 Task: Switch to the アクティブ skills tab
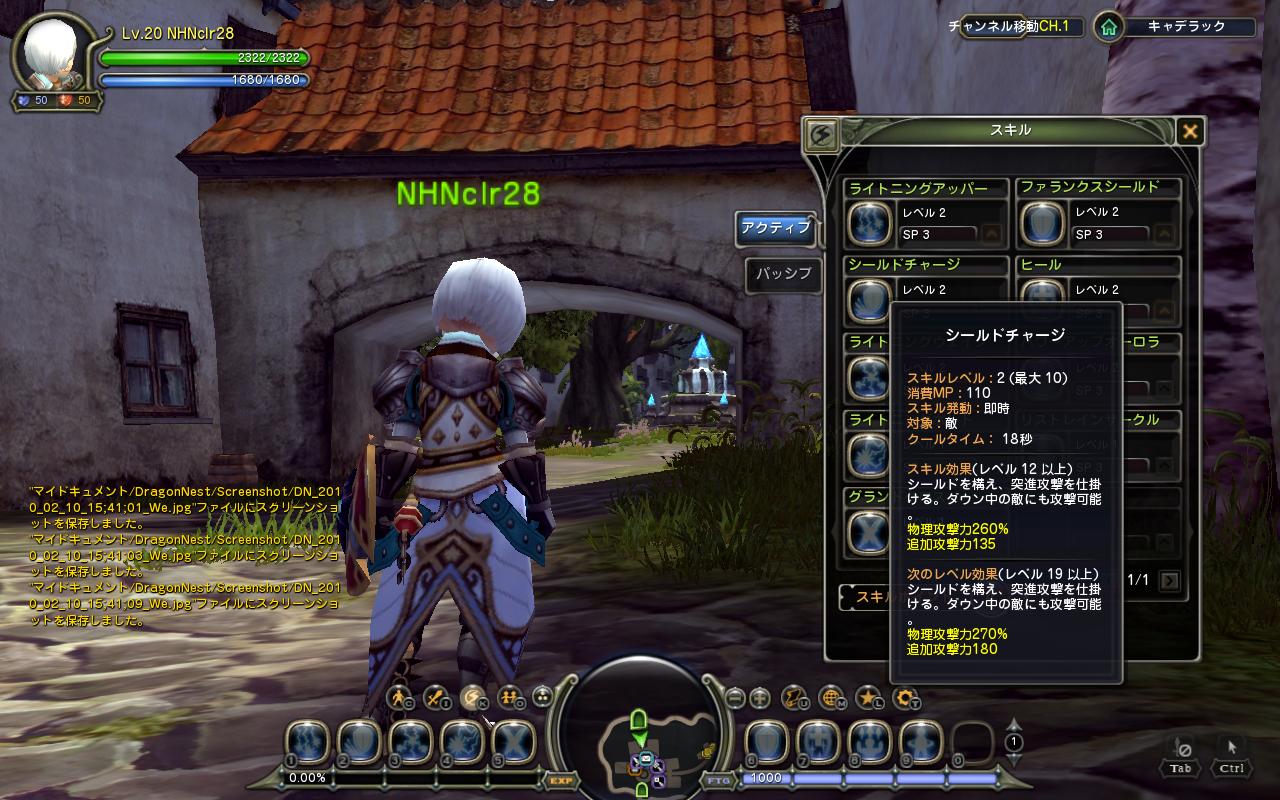pyautogui.click(x=775, y=228)
